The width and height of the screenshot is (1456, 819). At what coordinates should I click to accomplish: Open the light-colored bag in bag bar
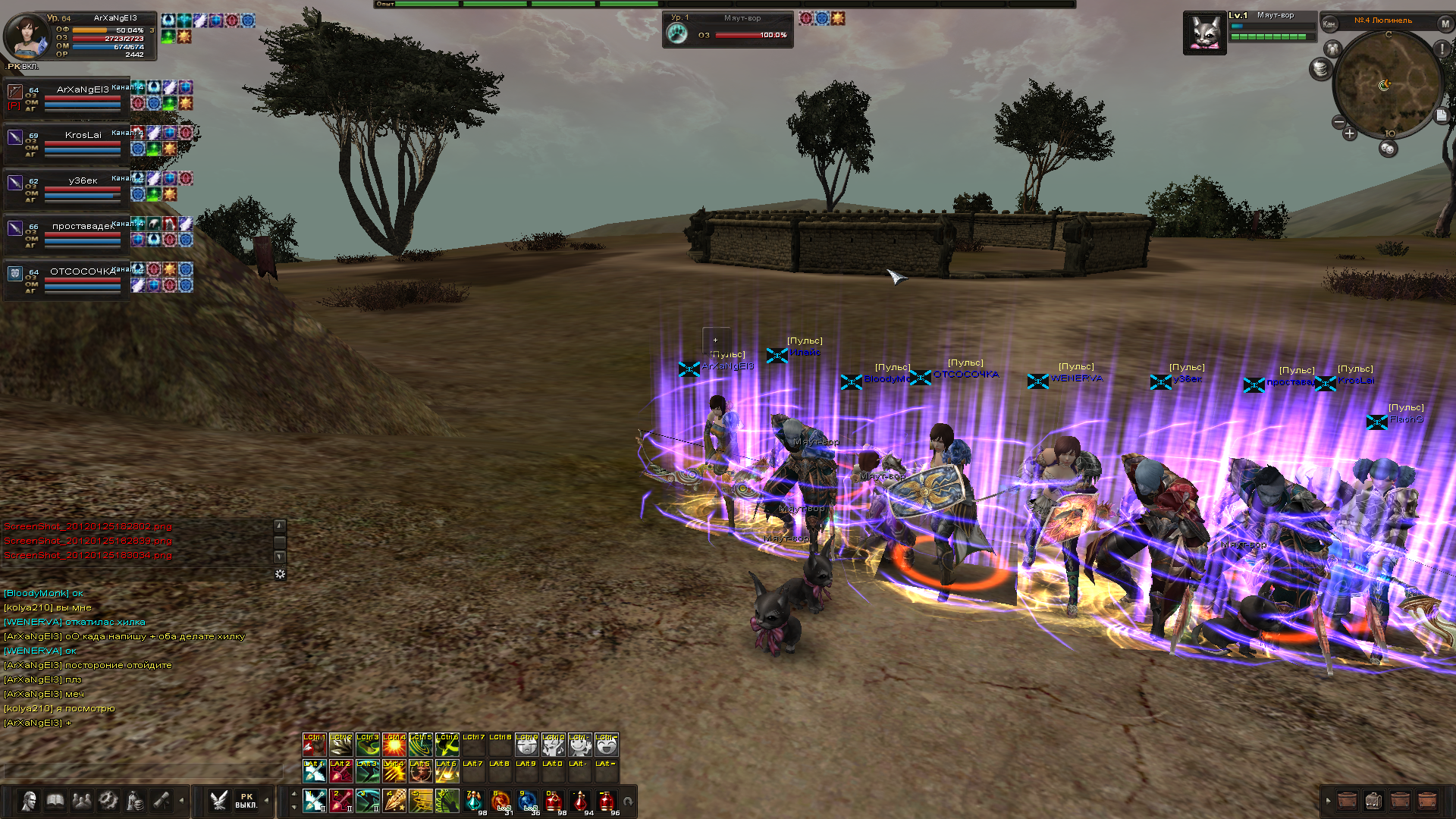1373,801
